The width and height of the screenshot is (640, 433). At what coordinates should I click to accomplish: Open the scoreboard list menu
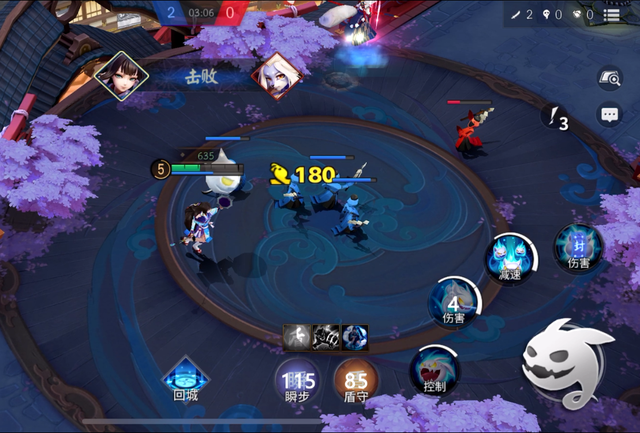tap(611, 15)
